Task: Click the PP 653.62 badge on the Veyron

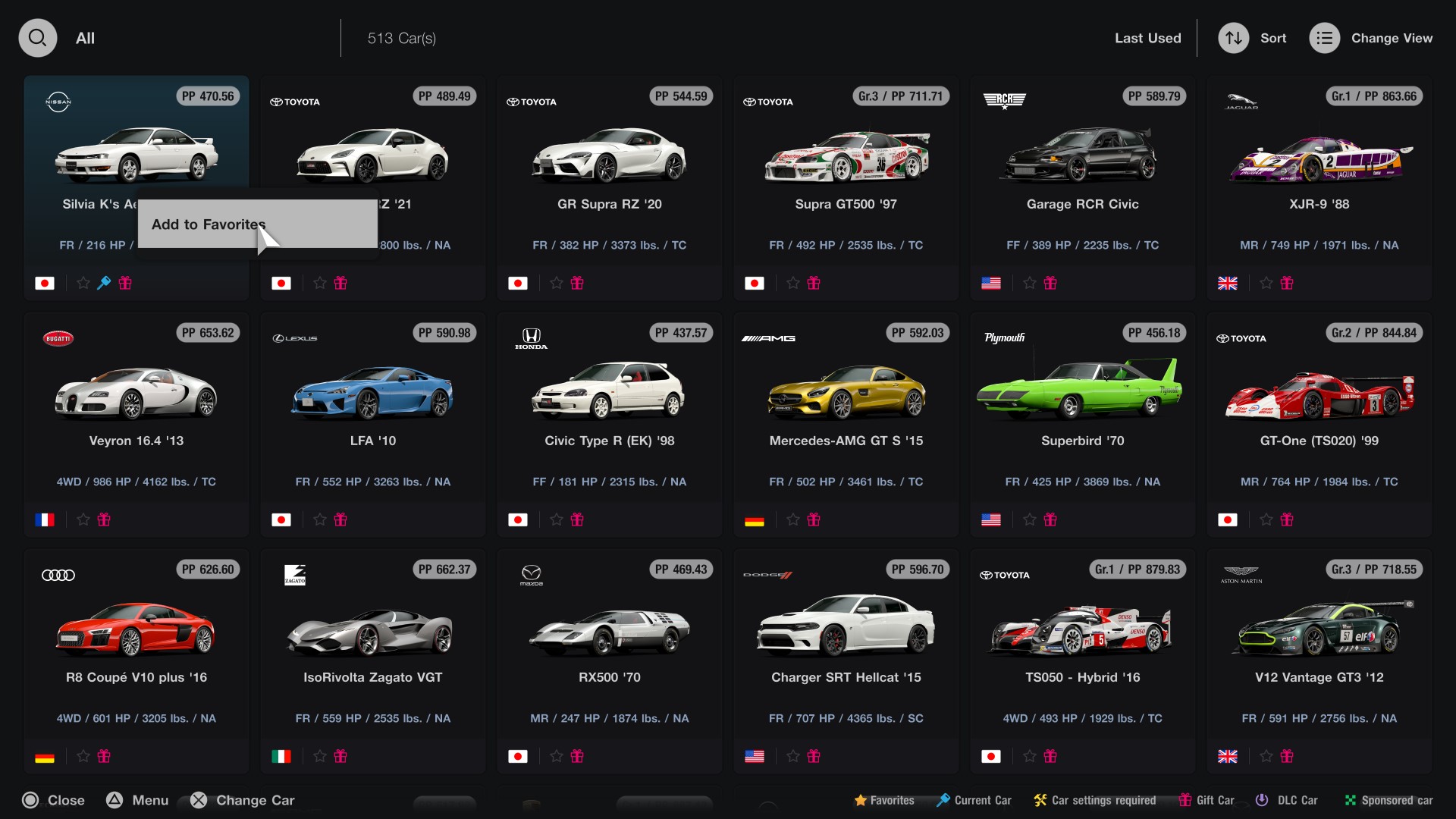Action: click(x=207, y=332)
